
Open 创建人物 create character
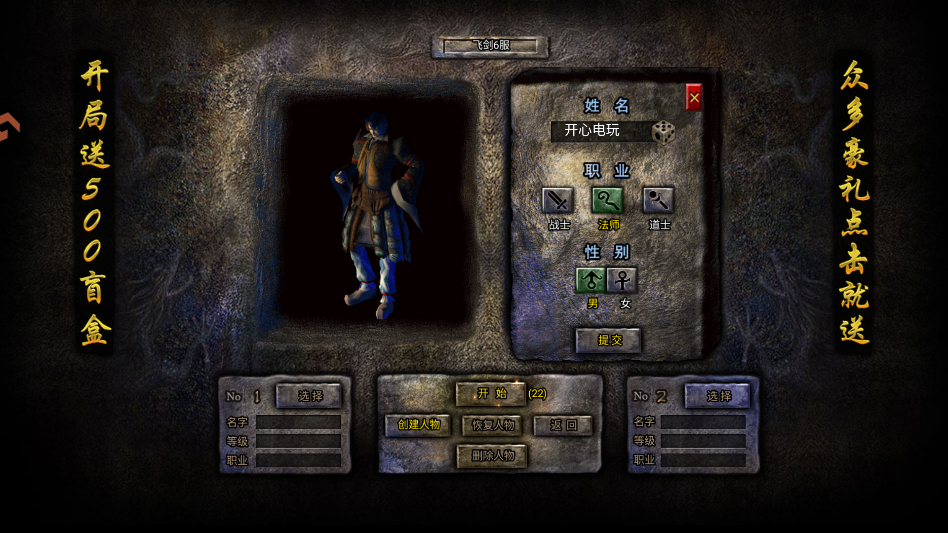click(418, 425)
